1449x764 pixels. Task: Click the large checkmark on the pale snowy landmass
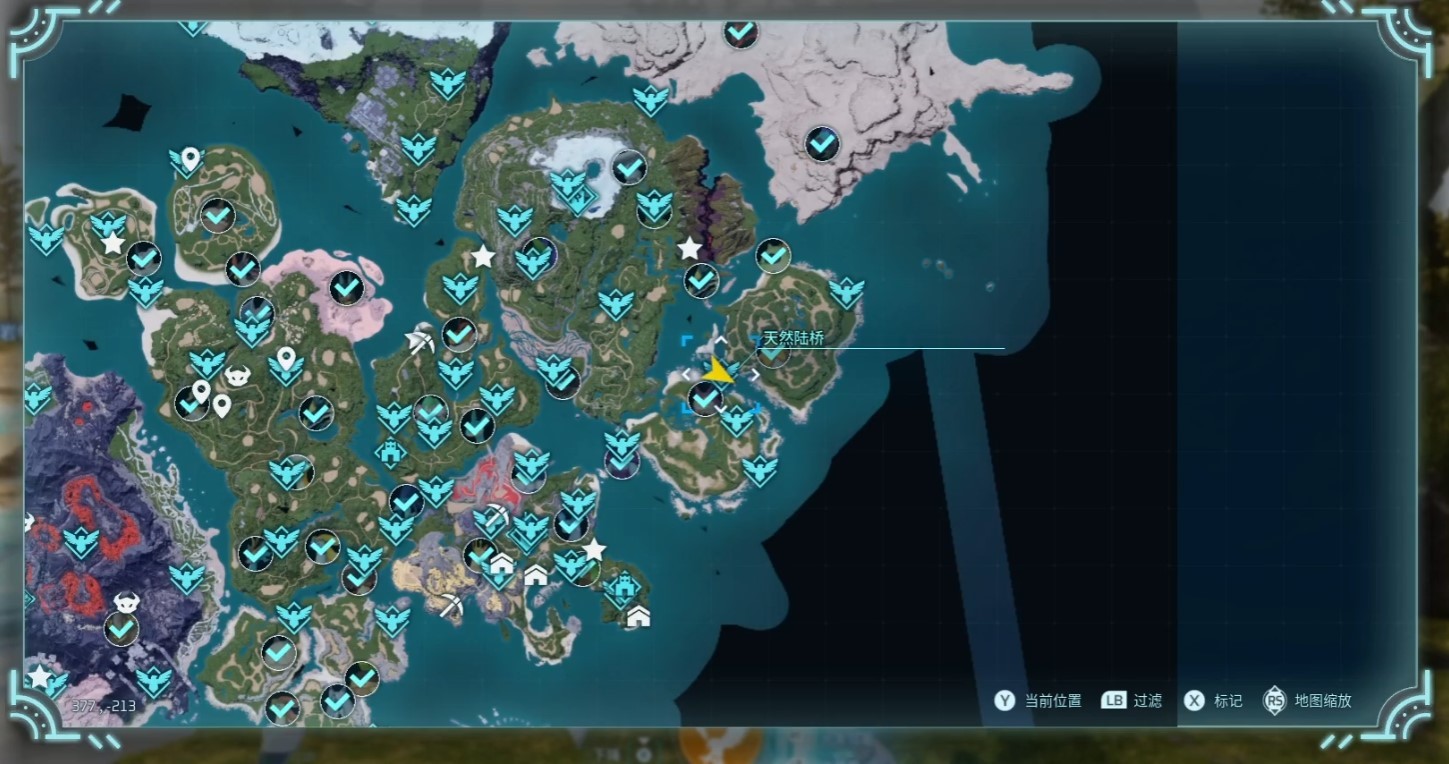pyautogui.click(x=822, y=144)
